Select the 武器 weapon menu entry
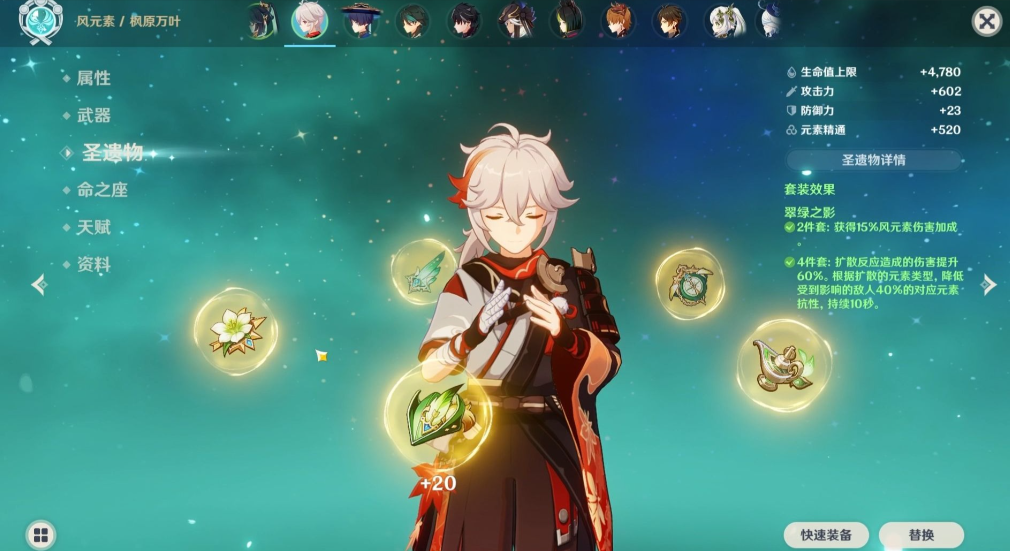The image size is (1010, 551). coord(94,116)
